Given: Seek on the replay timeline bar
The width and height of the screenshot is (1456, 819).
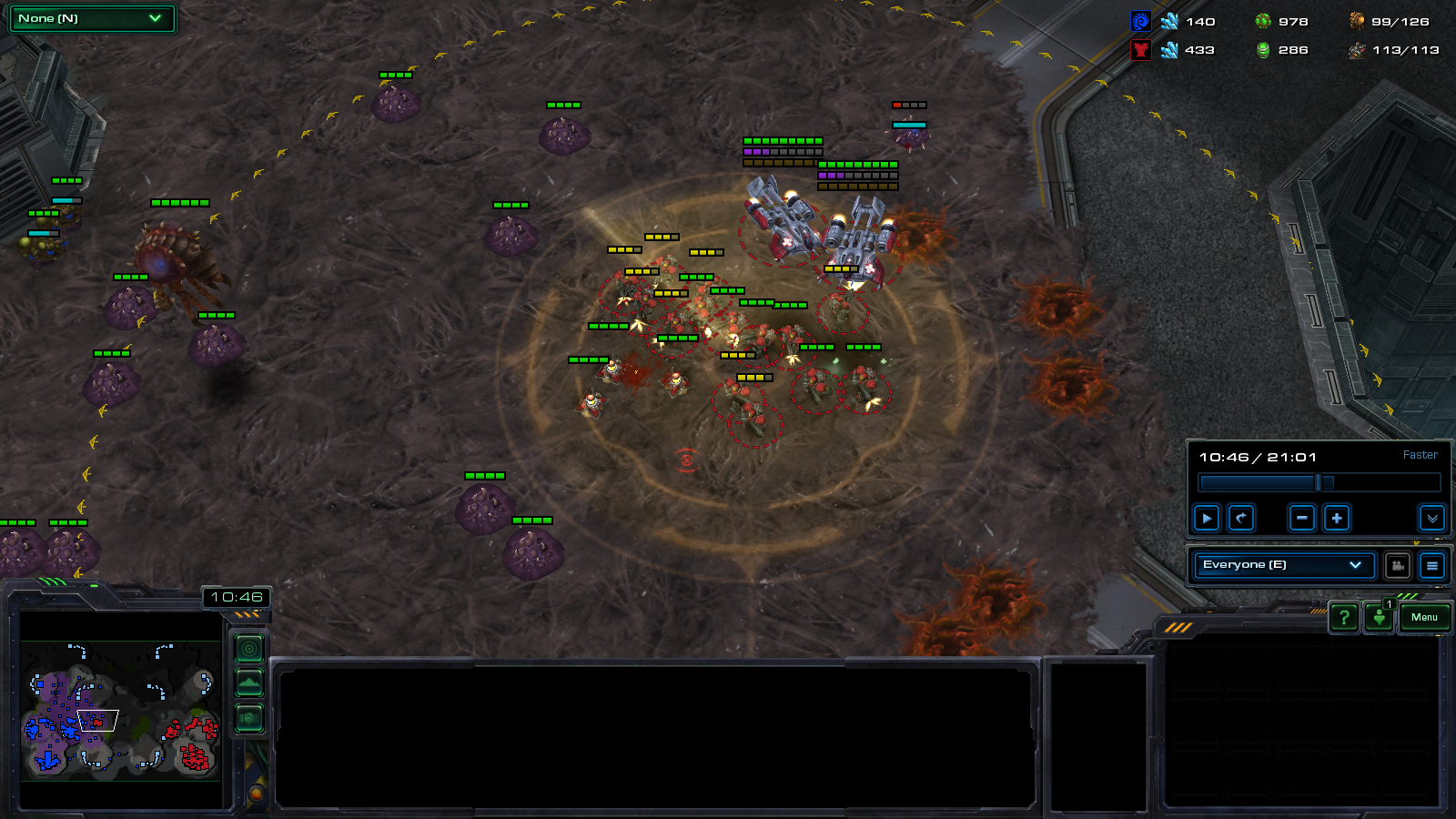Looking at the screenshot, I should tap(1319, 482).
